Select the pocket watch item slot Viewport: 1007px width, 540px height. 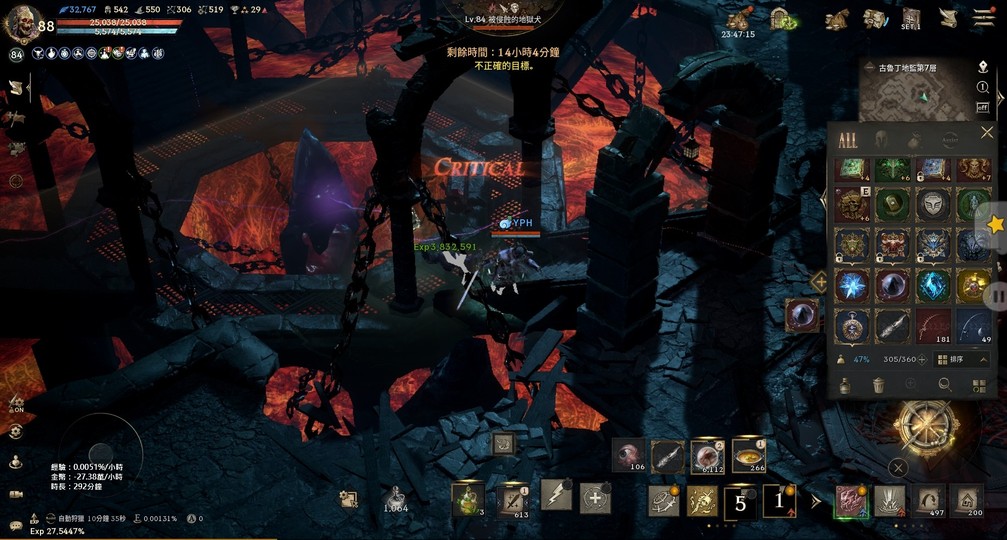(x=852, y=325)
